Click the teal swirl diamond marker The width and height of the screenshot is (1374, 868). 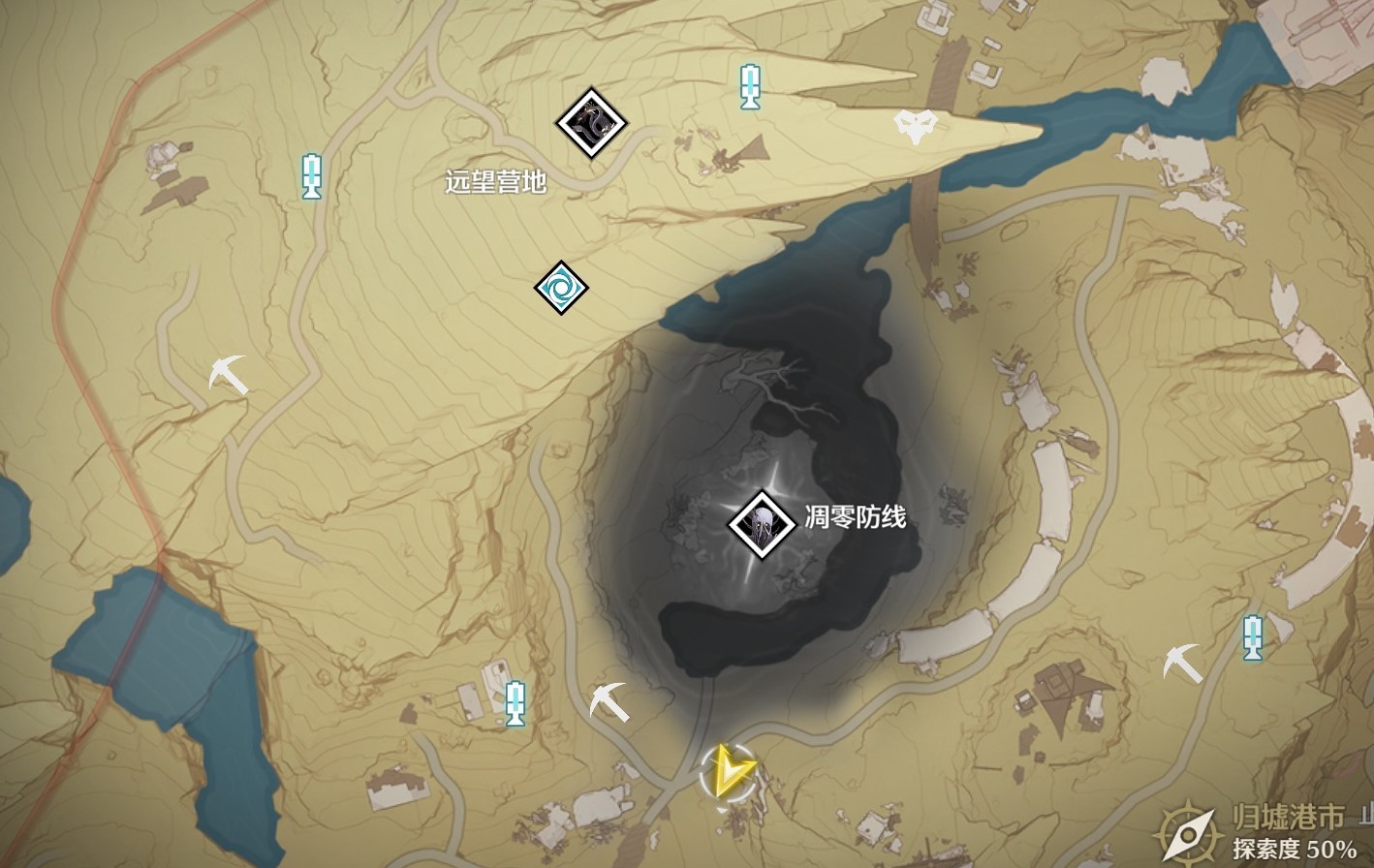(x=562, y=288)
